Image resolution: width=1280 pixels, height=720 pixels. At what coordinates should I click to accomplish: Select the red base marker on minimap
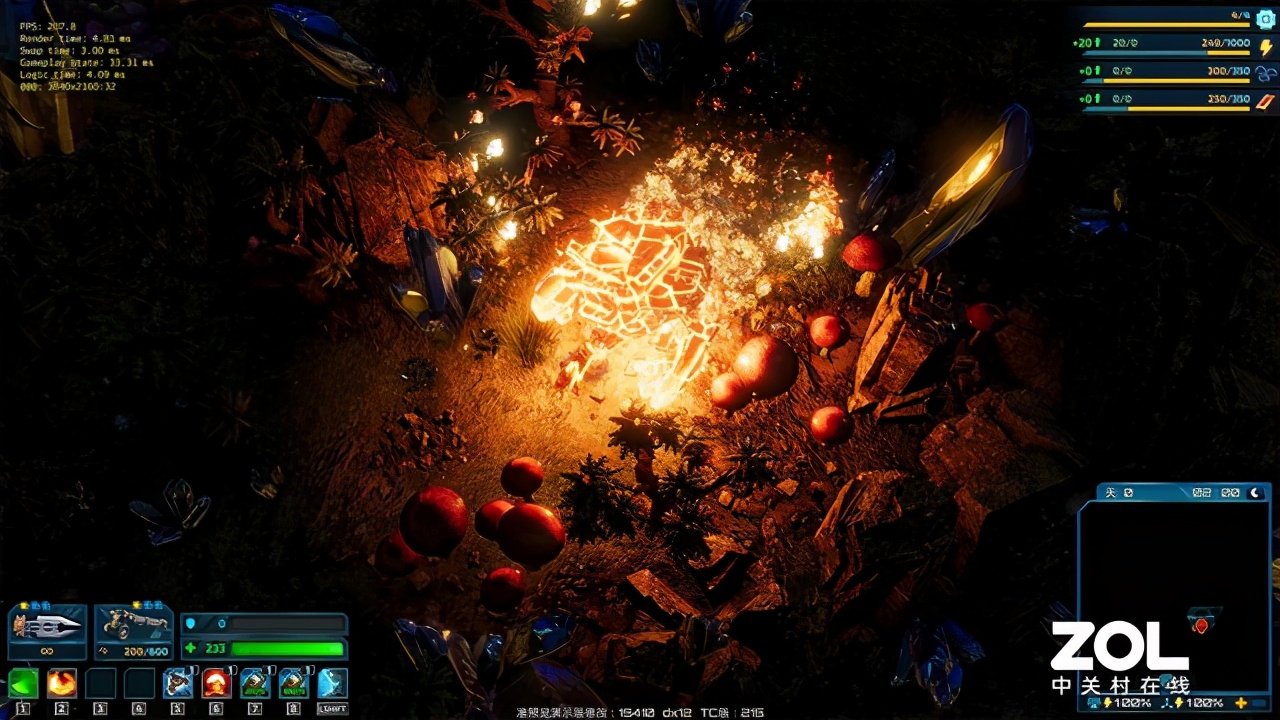pos(1201,626)
